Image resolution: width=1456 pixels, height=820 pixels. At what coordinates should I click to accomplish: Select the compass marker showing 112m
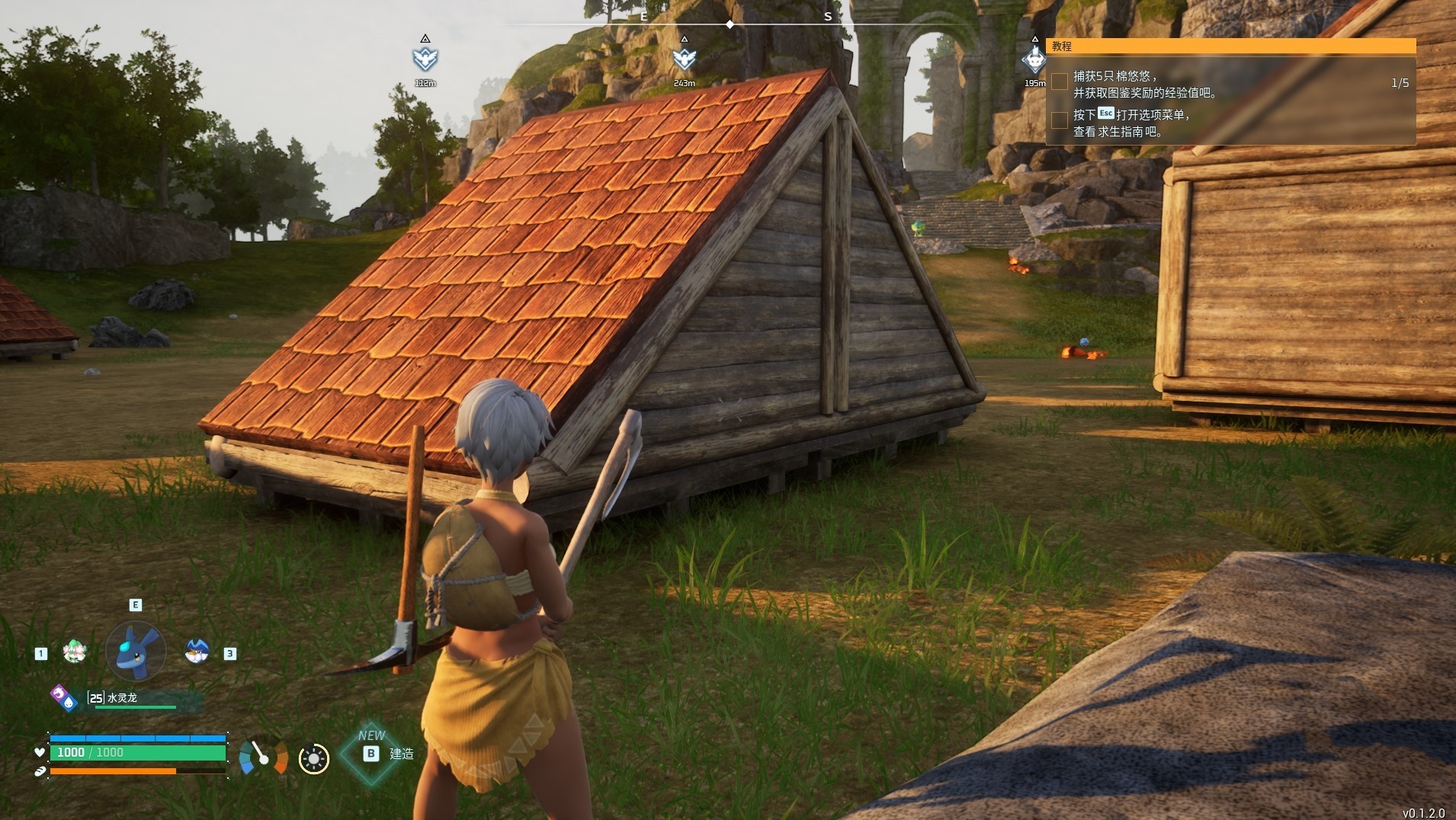(x=425, y=59)
